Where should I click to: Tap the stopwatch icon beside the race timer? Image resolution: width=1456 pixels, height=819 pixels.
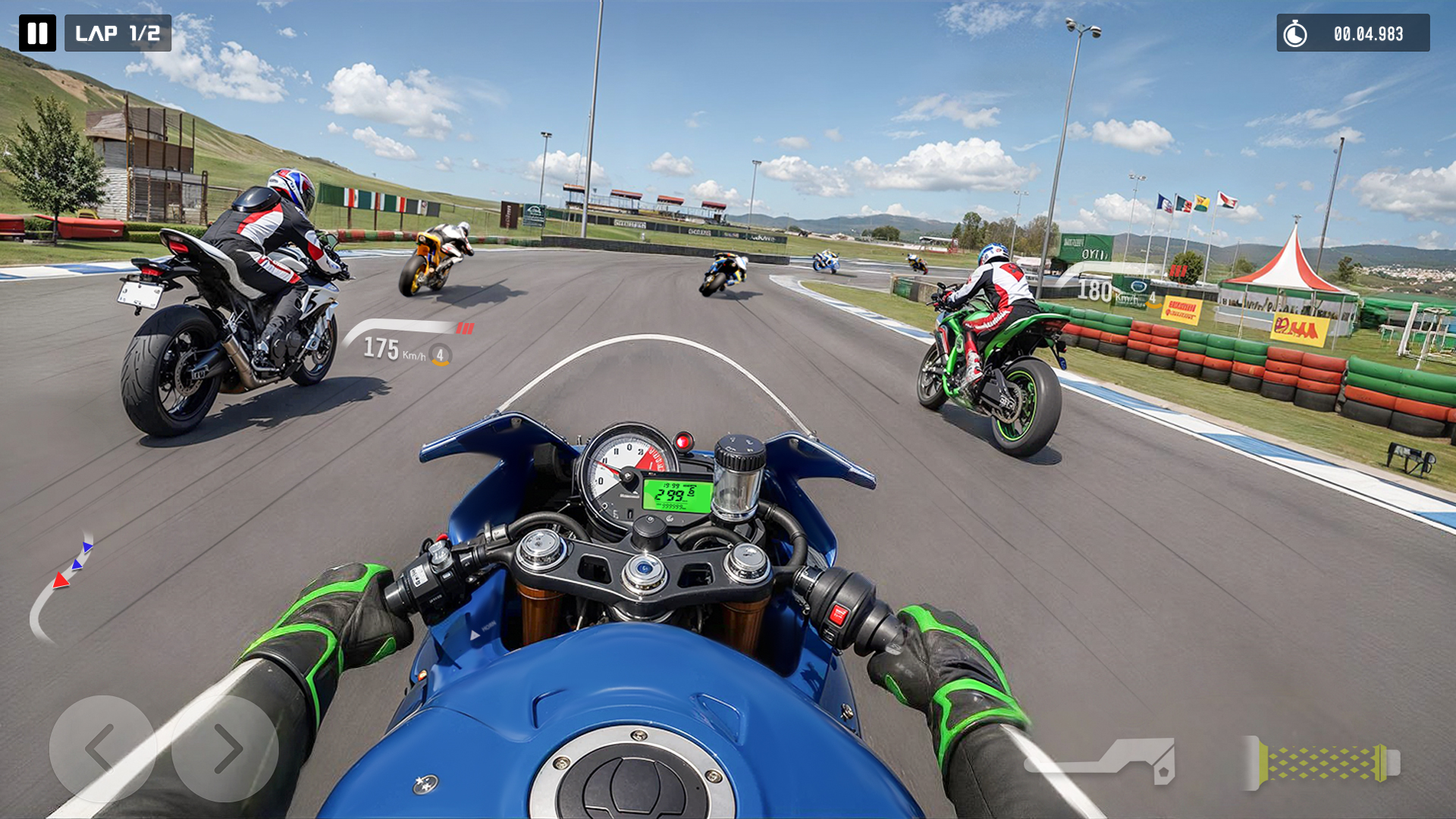click(1294, 33)
